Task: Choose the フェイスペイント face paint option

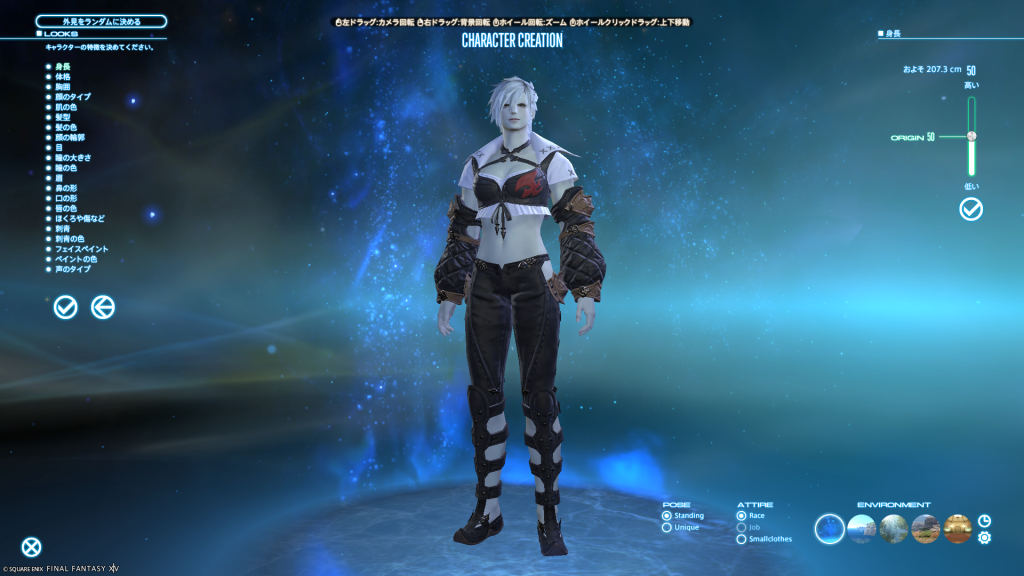Action: tap(81, 248)
